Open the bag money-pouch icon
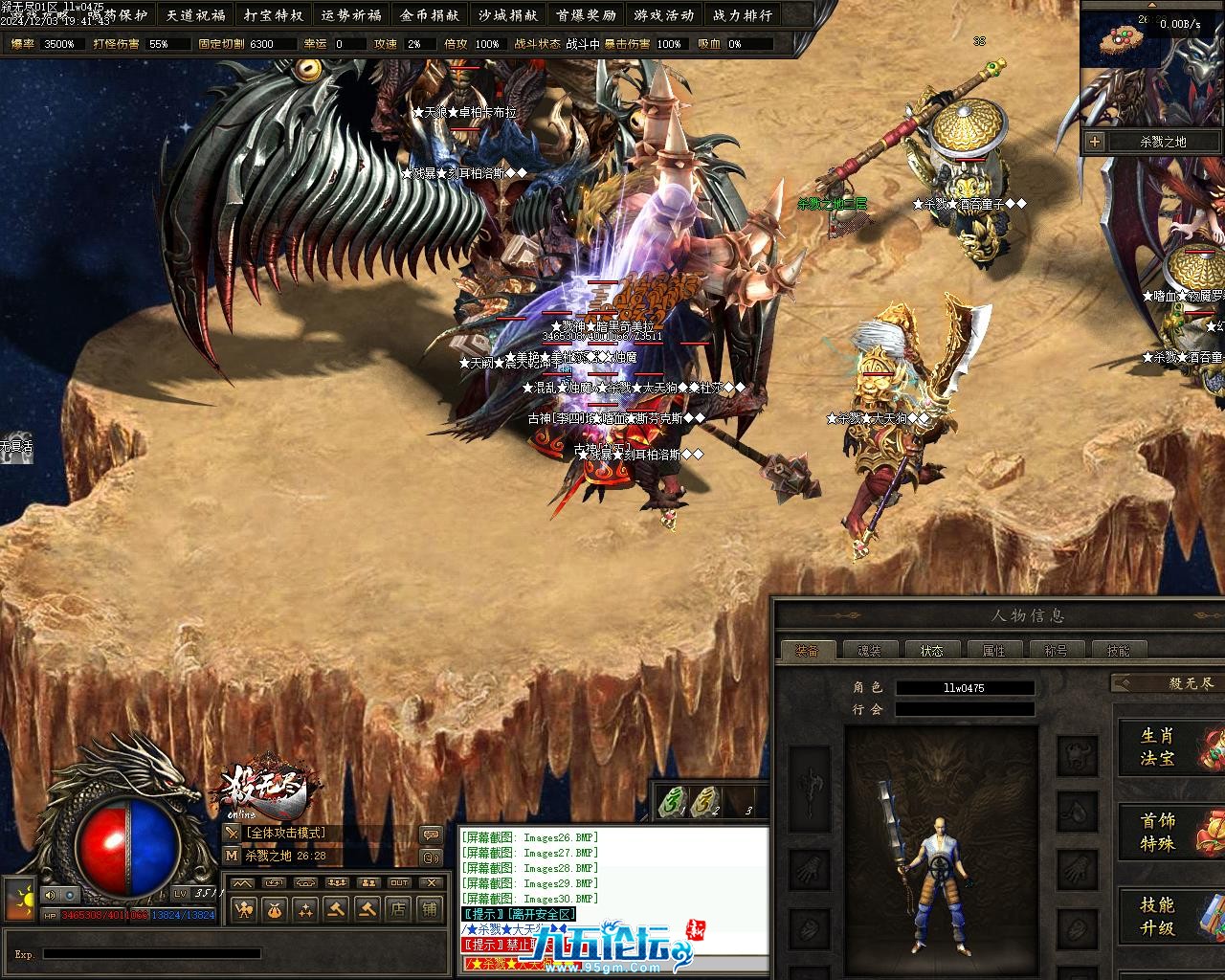Viewport: 1225px width, 980px height. (275, 909)
